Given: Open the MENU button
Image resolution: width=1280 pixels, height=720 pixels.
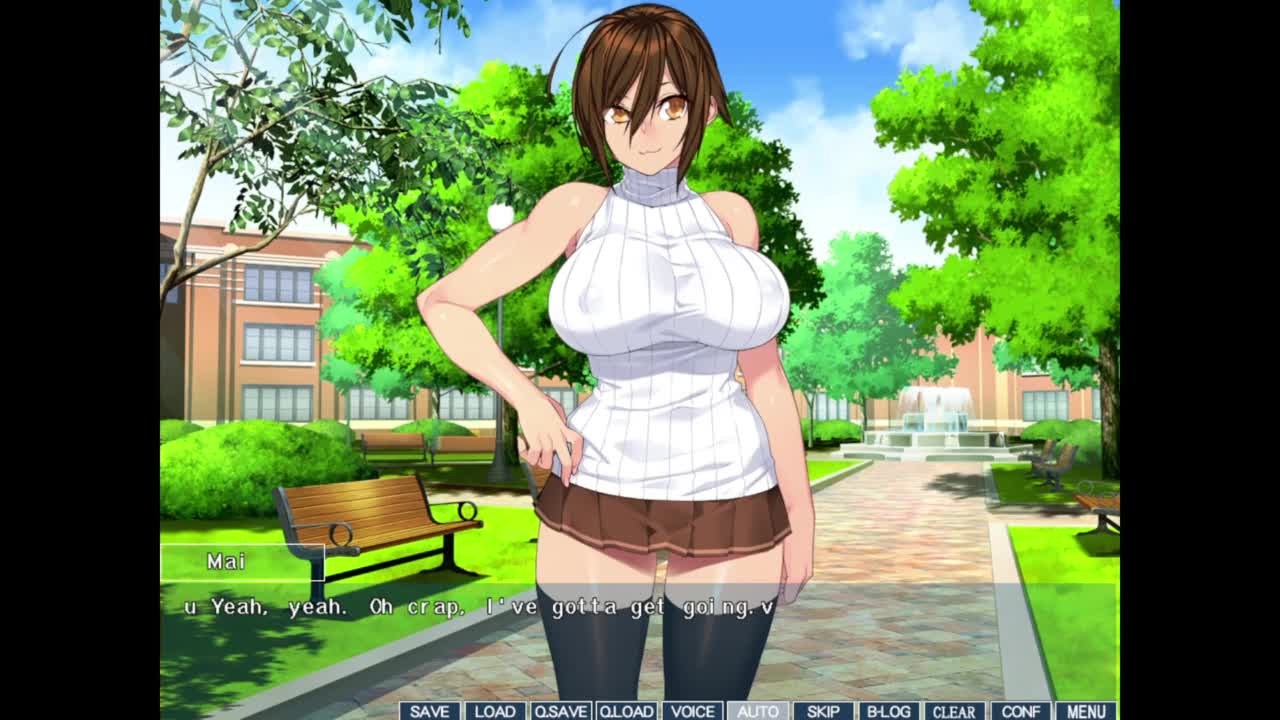Looking at the screenshot, I should pyautogui.click(x=1086, y=711).
